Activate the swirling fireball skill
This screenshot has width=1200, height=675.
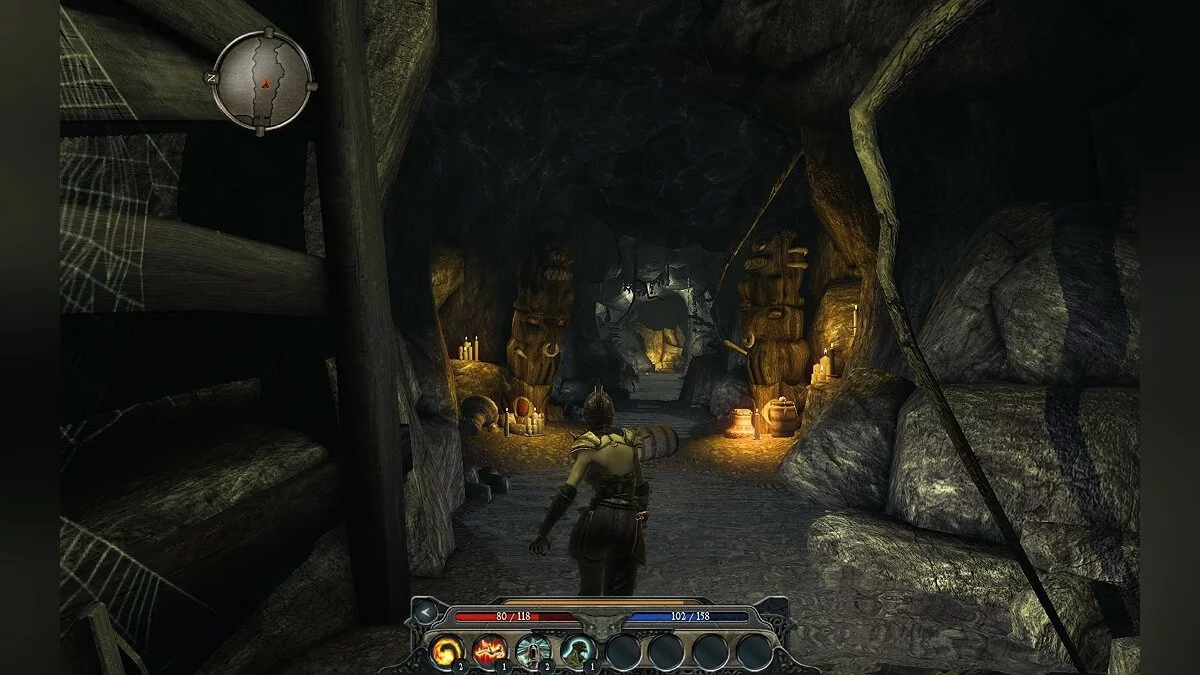[x=446, y=651]
